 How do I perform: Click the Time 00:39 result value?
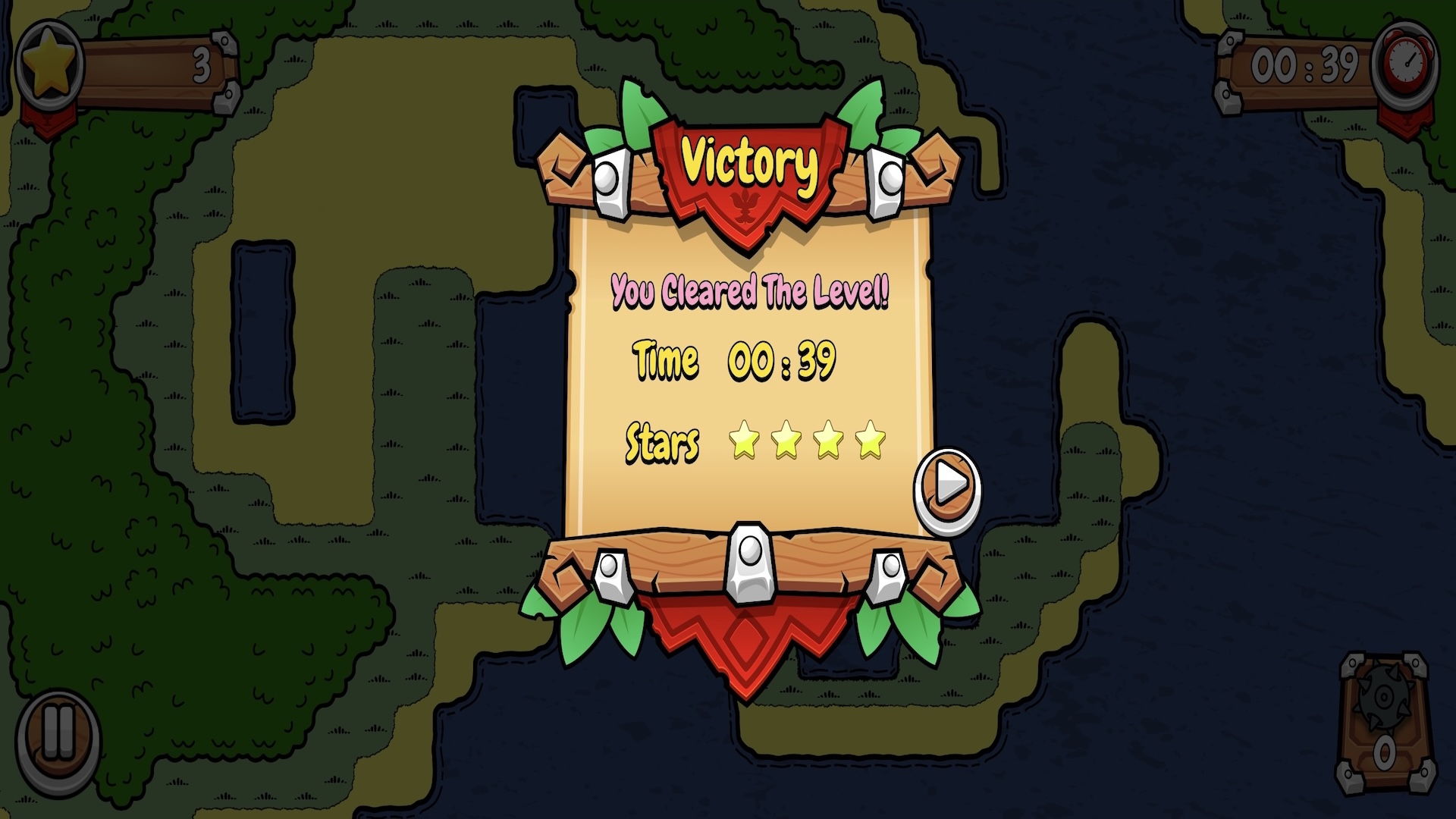(x=781, y=362)
